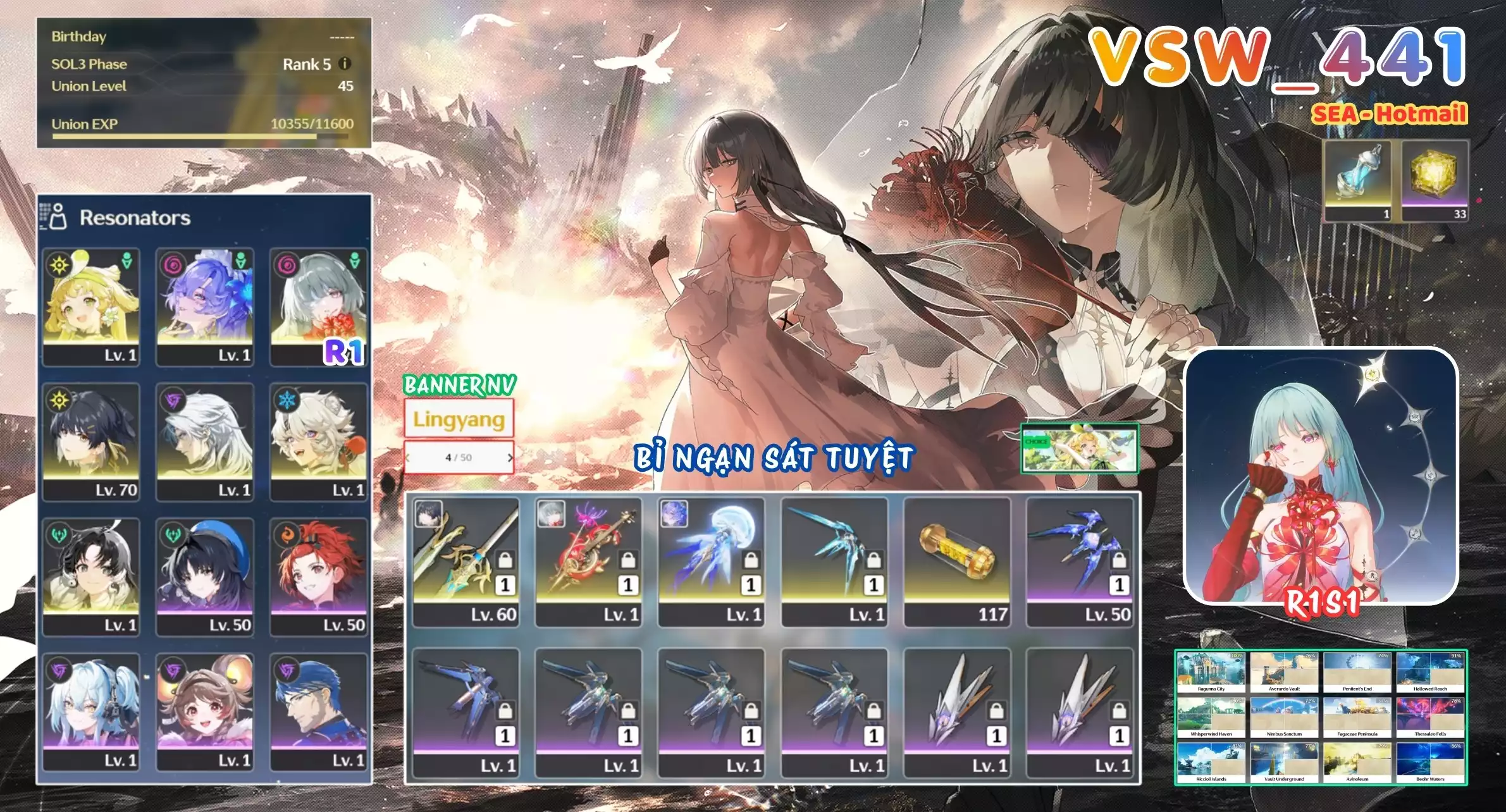This screenshot has height=812, width=1506.
Task: Select the blonde Lv. 1 resonator icon
Action: (x=91, y=304)
